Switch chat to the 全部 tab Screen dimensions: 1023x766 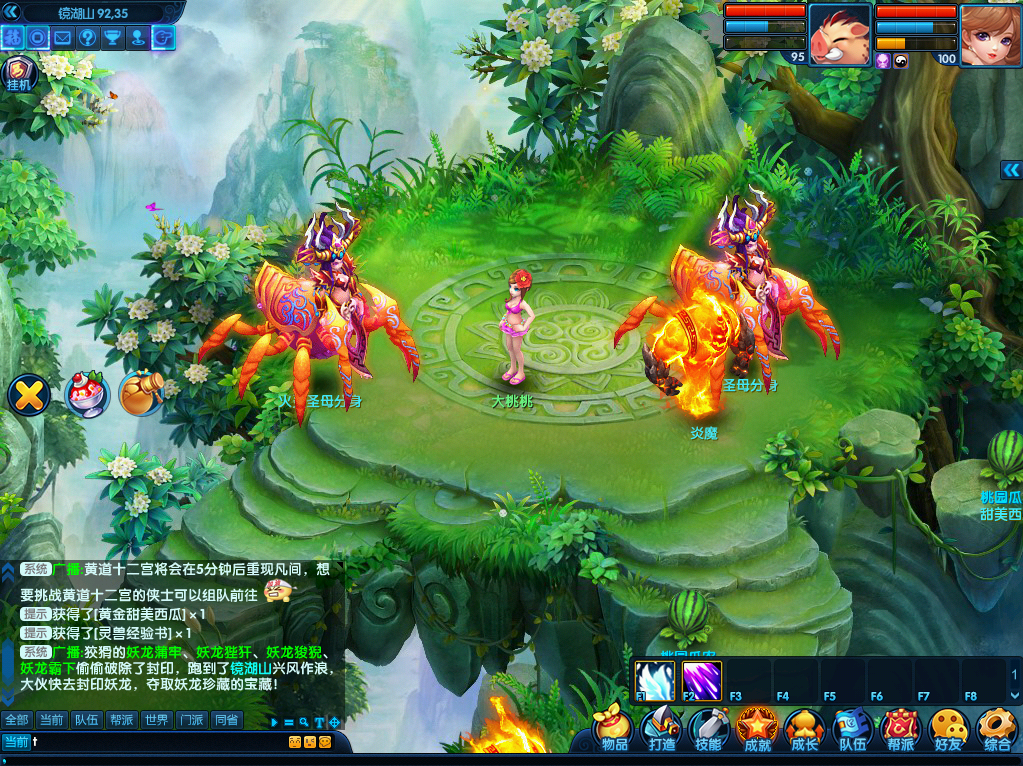17,720
